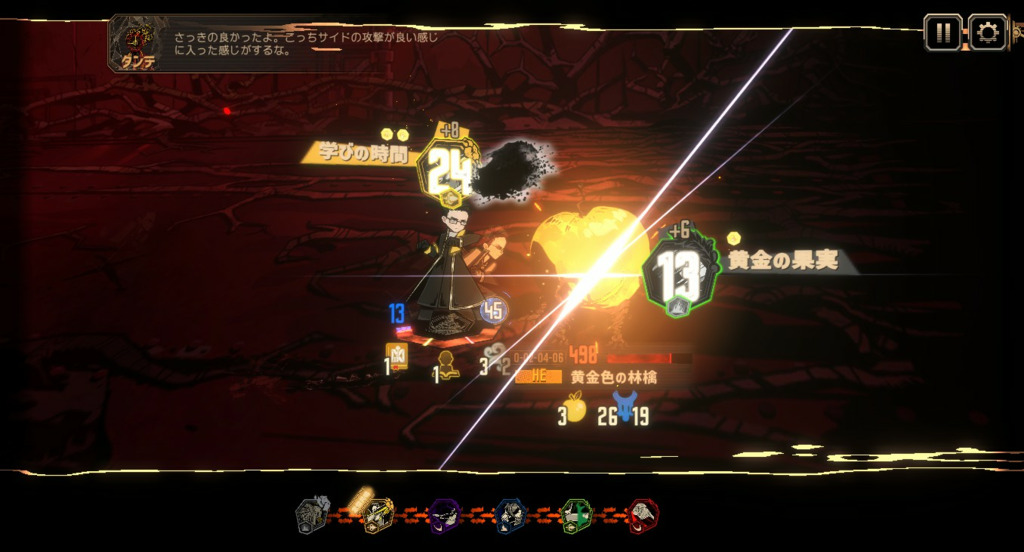Open the gear settings menu
This screenshot has width=1024, height=552.
pos(988,32)
